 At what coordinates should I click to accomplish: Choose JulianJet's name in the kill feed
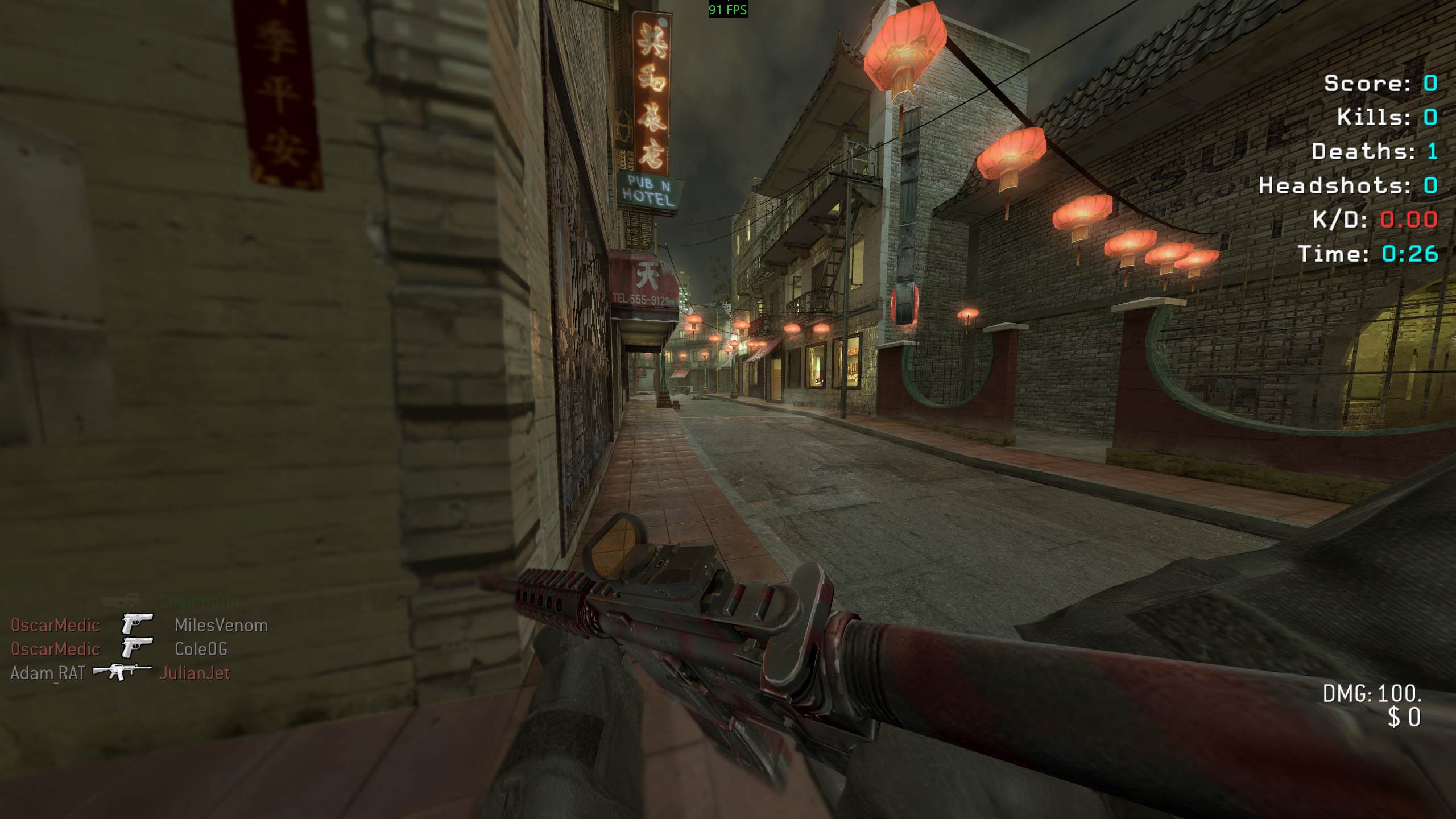point(195,673)
